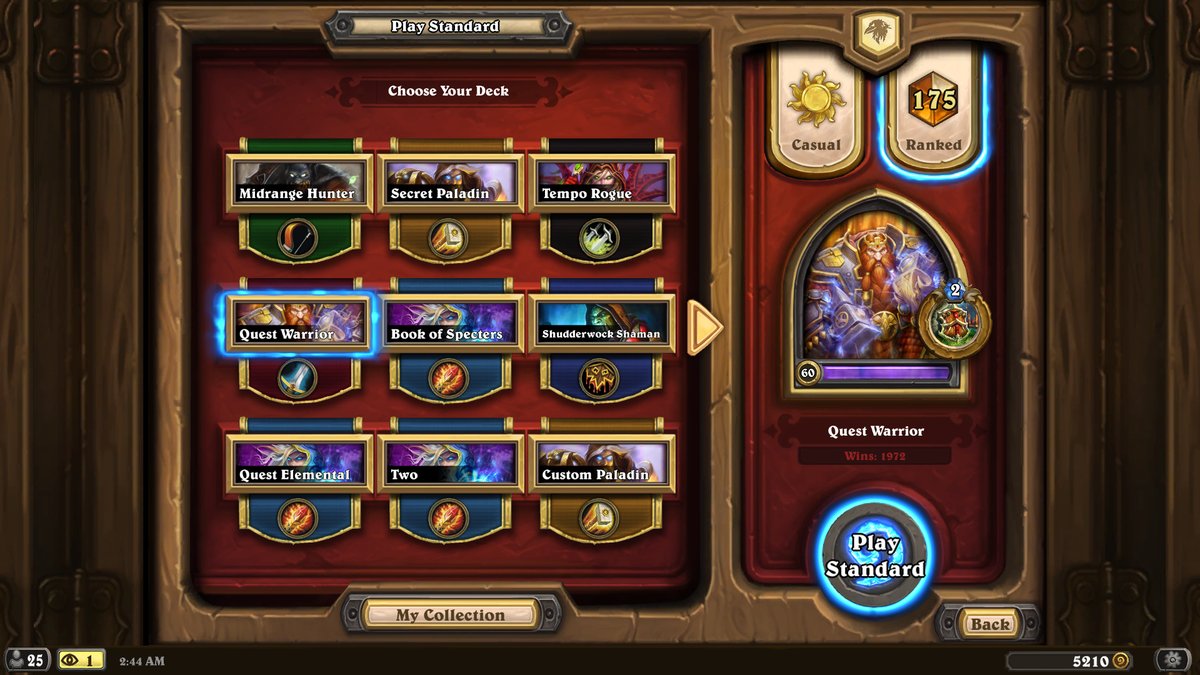Open My Collection
The width and height of the screenshot is (1200, 675).
450,614
